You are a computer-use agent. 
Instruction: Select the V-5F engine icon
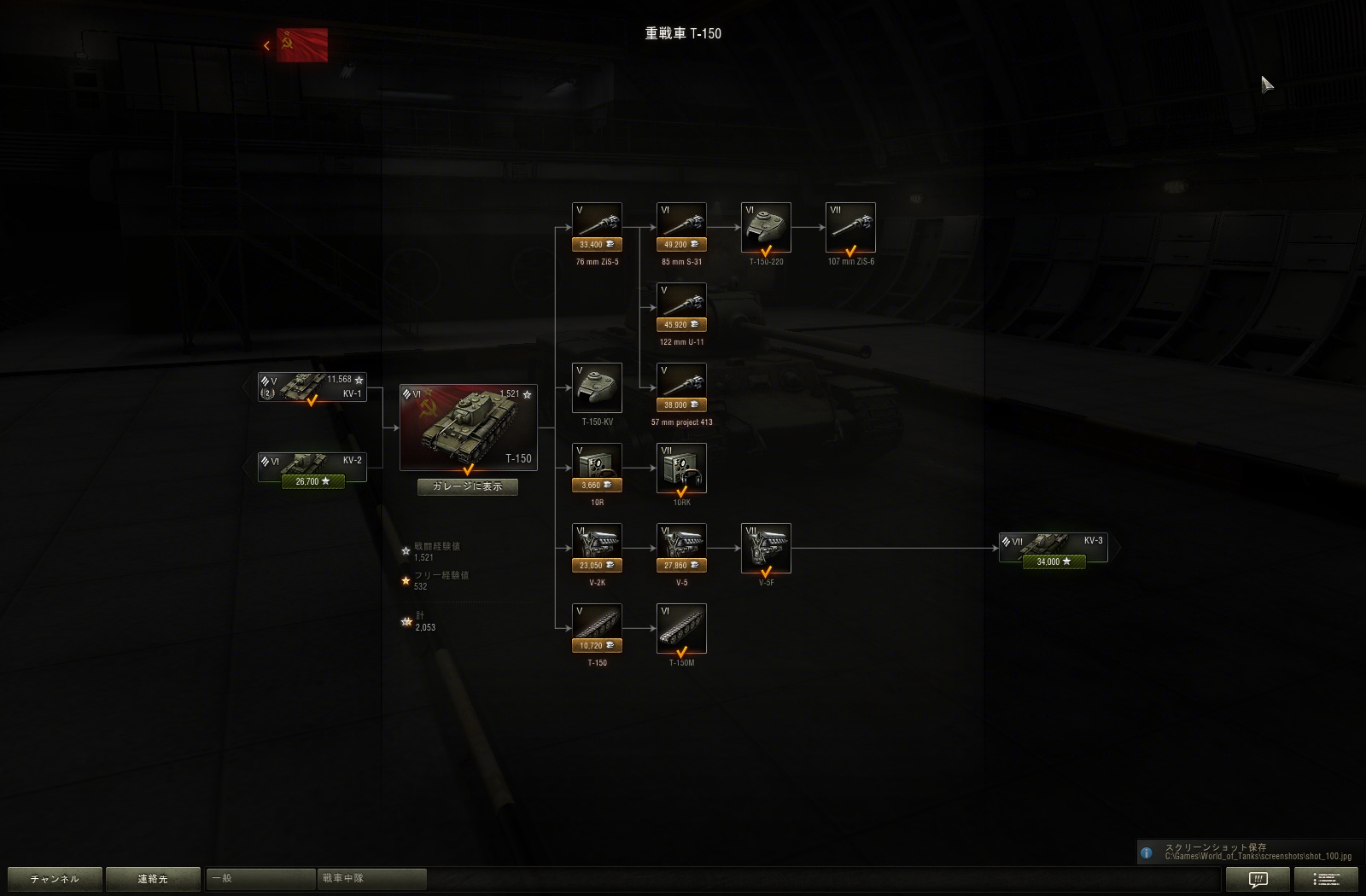765,547
